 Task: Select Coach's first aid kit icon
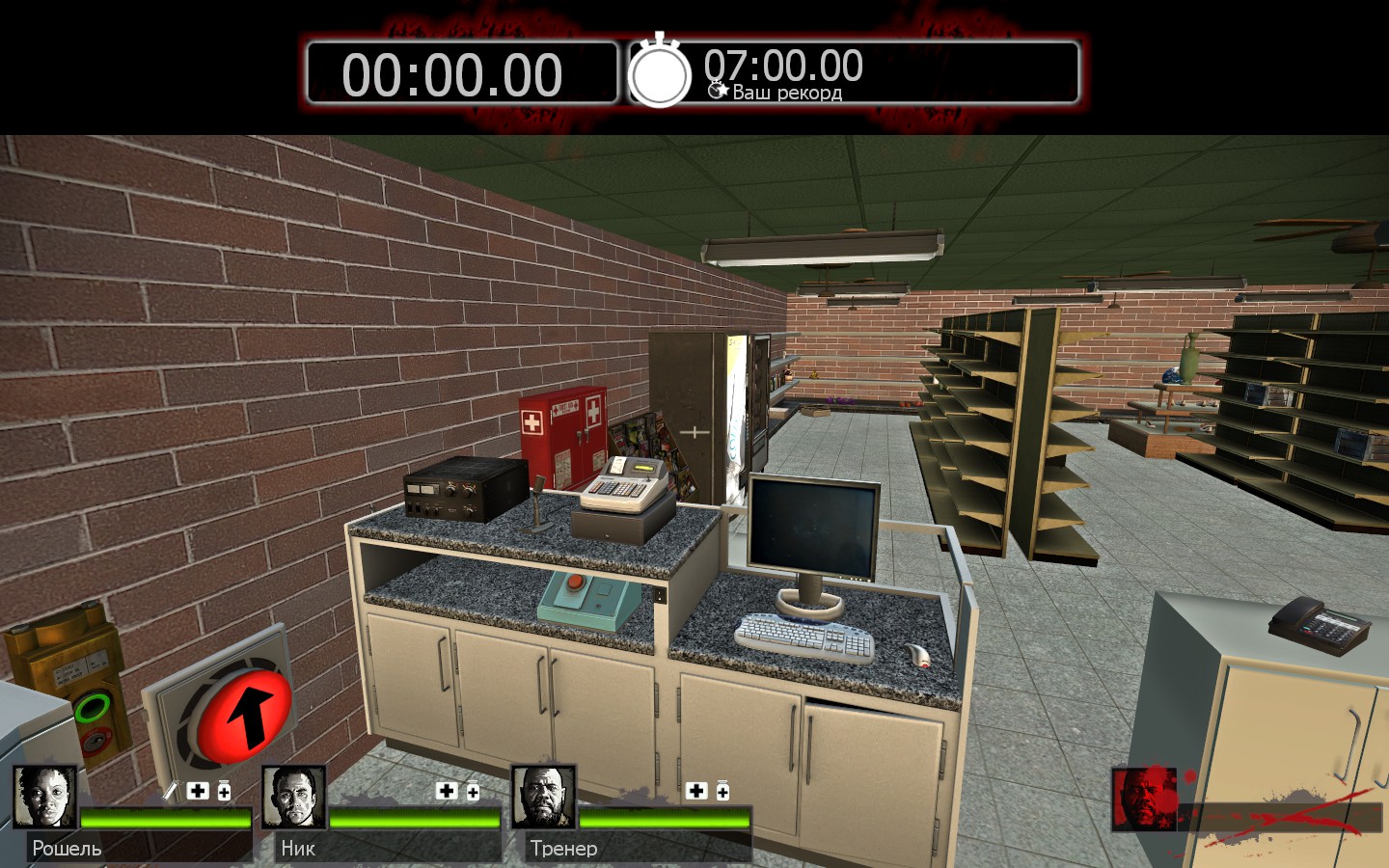tap(696, 791)
